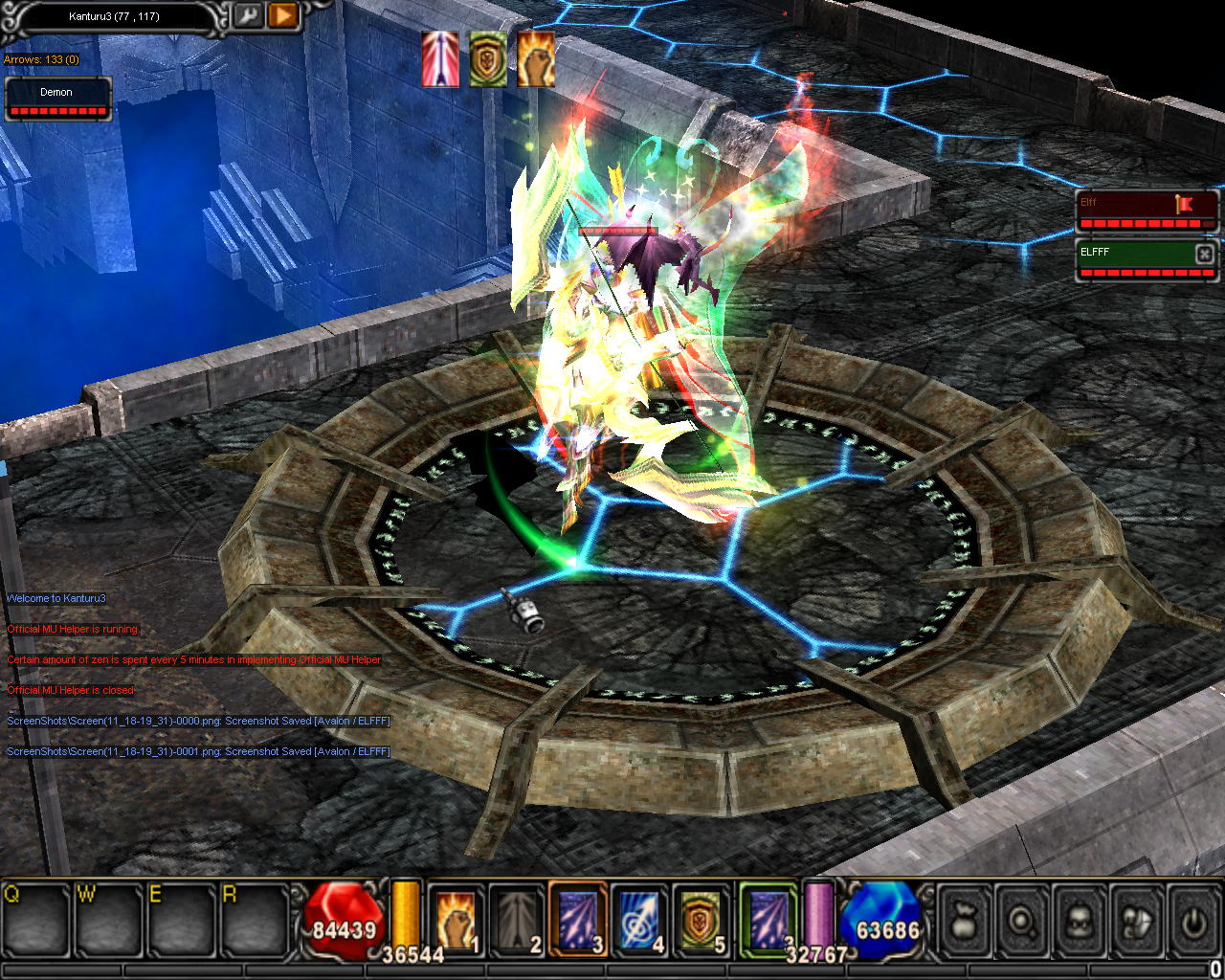
Task: Open the bag inventory button
Action: pyautogui.click(x=966, y=921)
